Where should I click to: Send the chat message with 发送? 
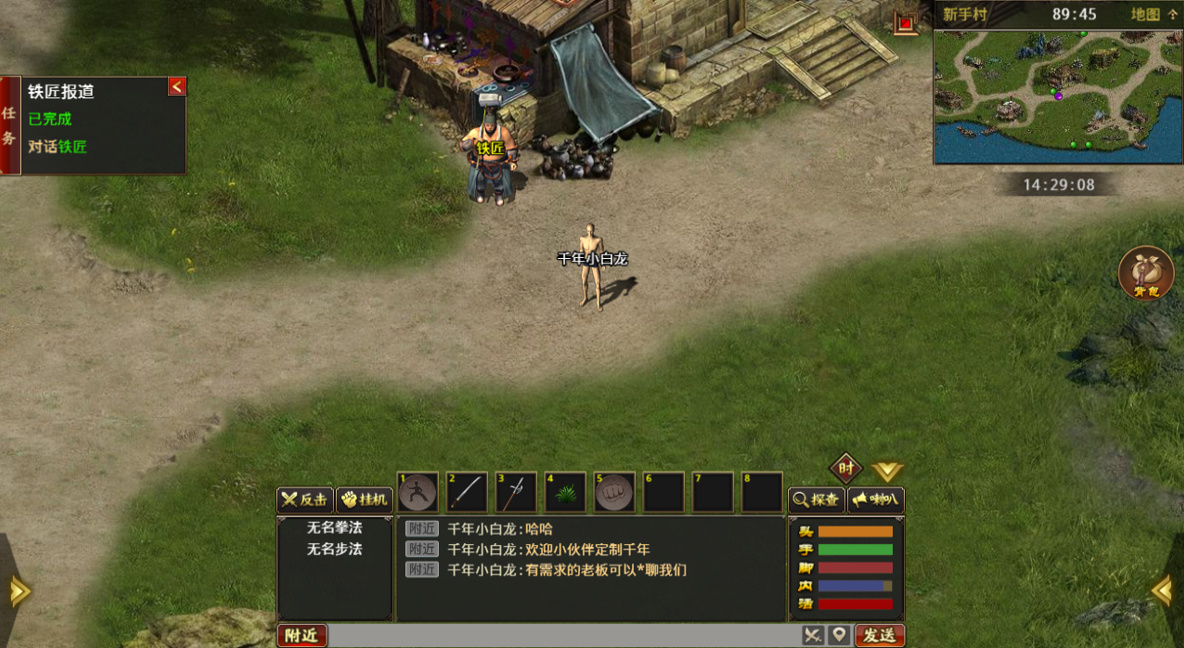point(880,635)
